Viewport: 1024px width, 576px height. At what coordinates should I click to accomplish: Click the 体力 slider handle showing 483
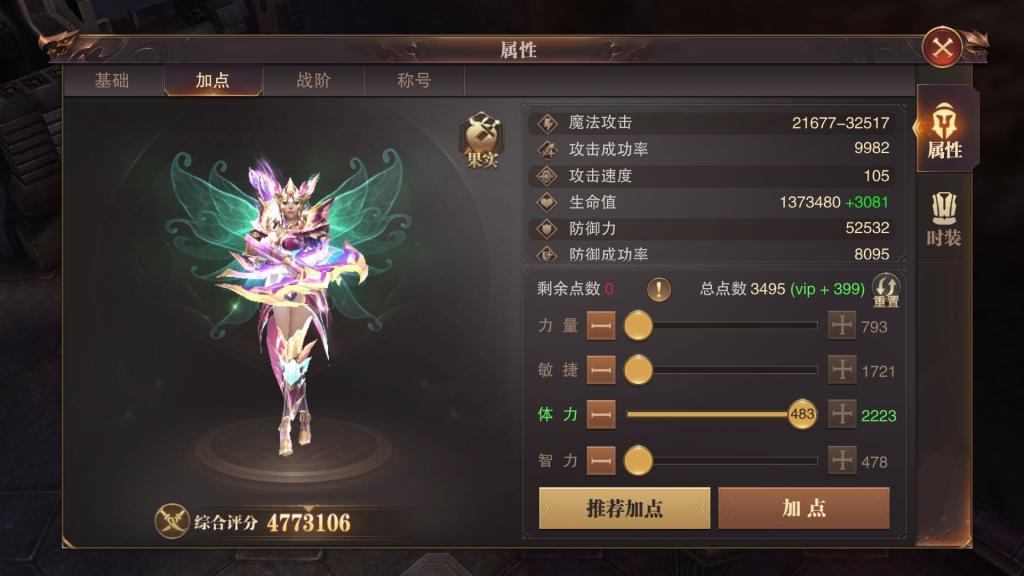point(802,414)
